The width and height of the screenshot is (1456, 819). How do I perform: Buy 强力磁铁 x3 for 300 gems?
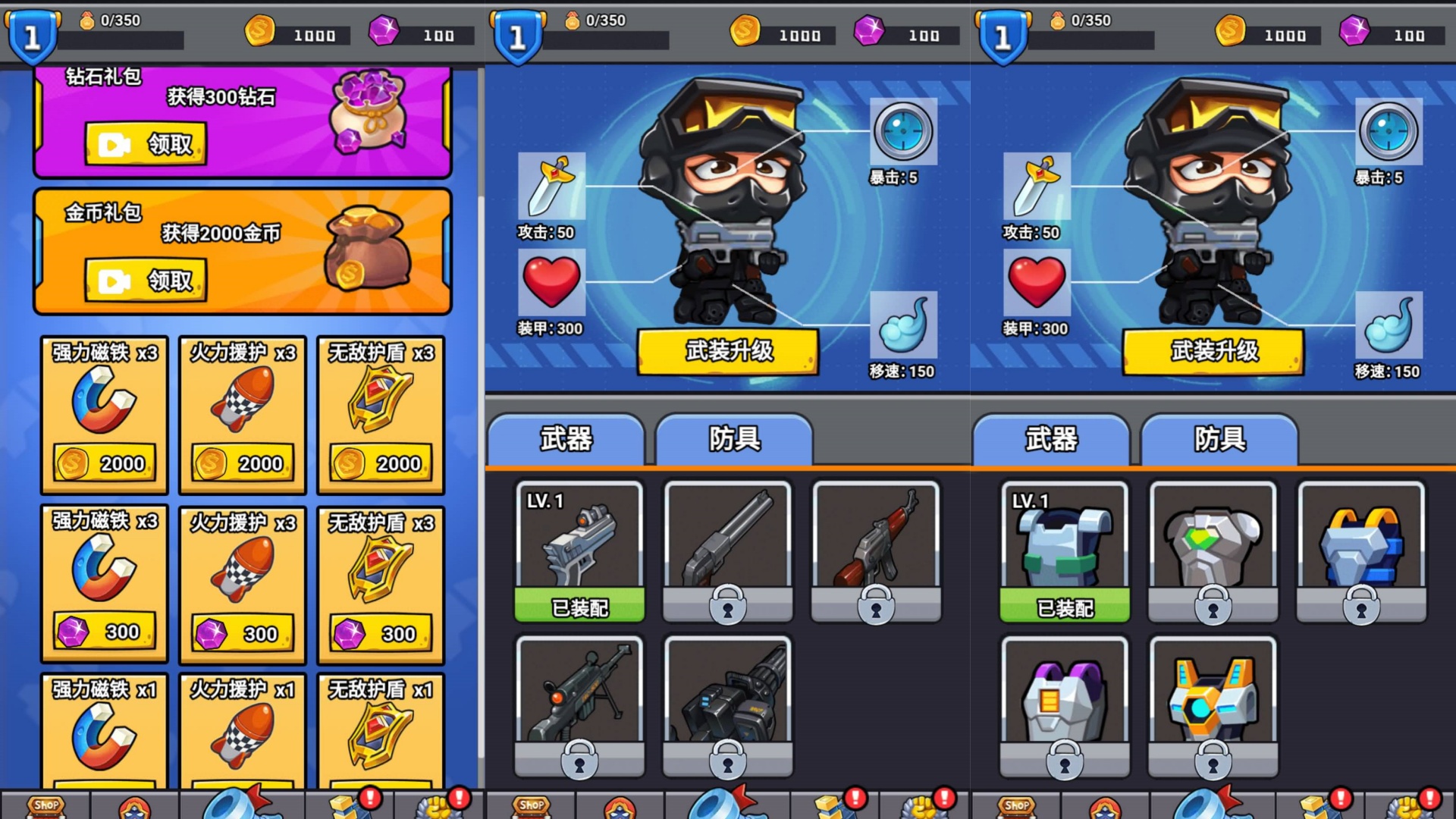click(x=105, y=632)
